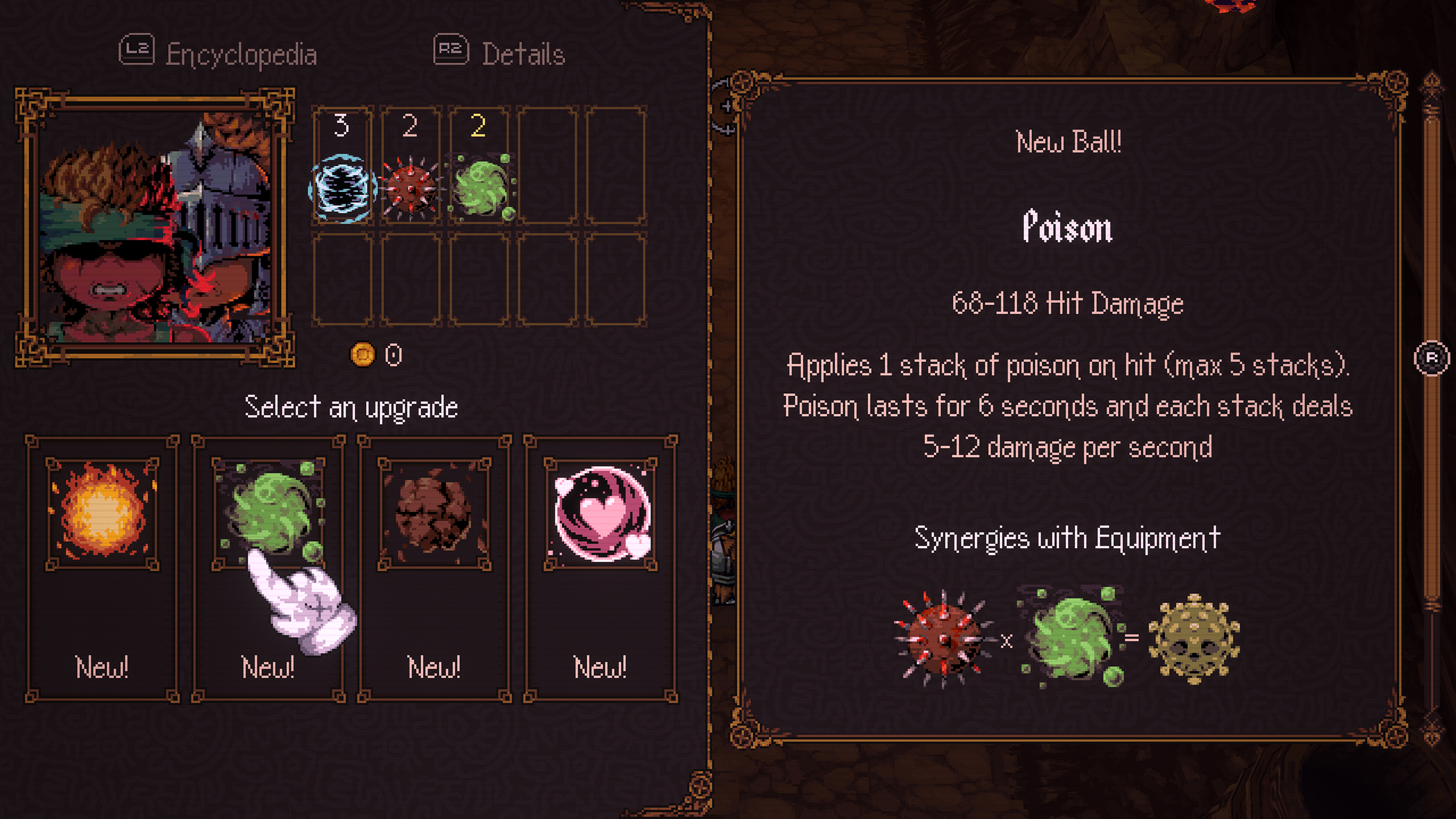Select the green Poison ball upgrade card
1456x819 pixels.
[x=268, y=567]
